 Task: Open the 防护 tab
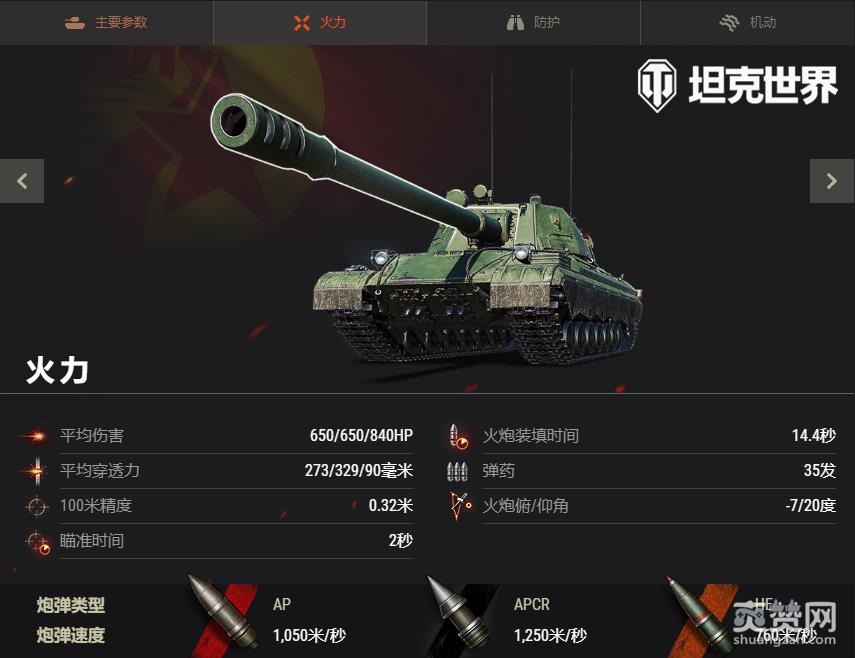[x=533, y=22]
